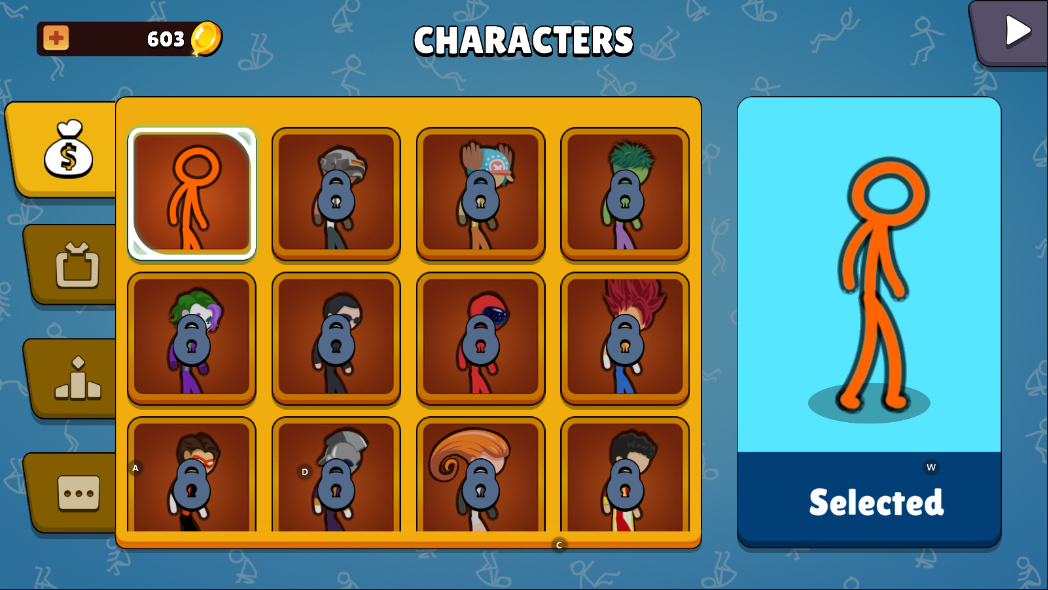
Task: Switch to the podium leaderboard tab
Action: click(x=77, y=379)
